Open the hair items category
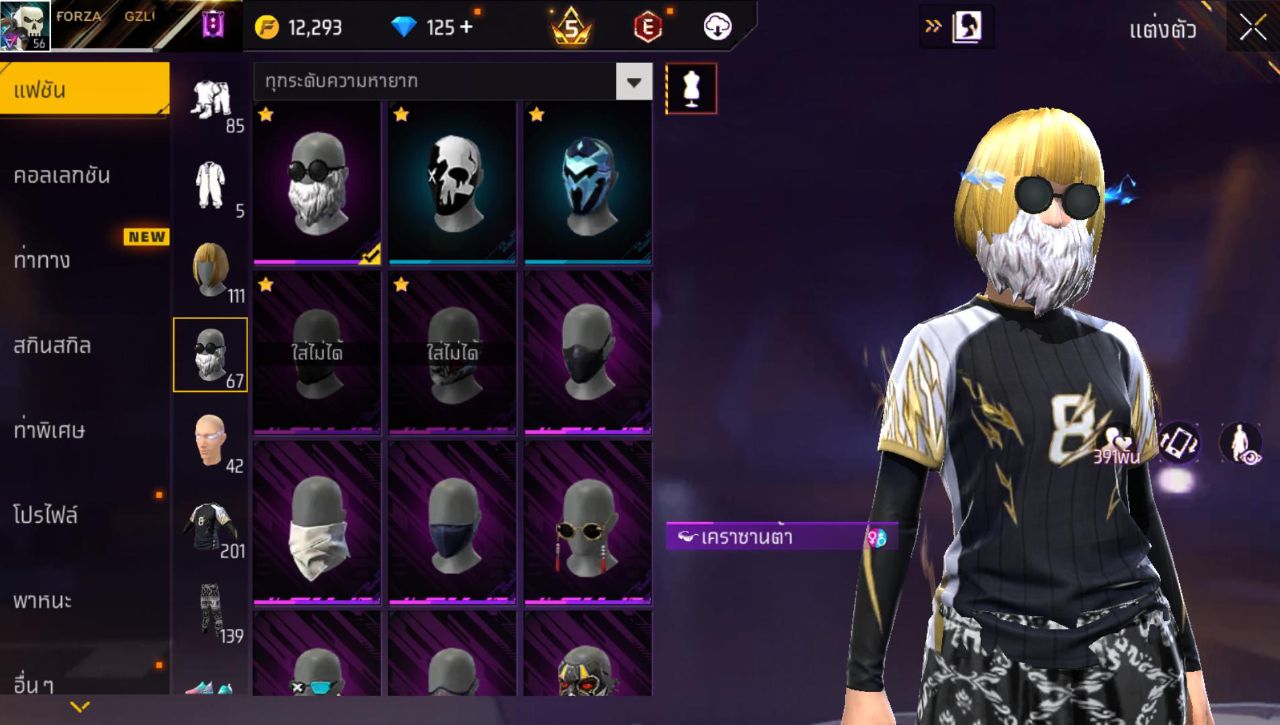Screen dimensions: 1280x725 click(x=211, y=270)
